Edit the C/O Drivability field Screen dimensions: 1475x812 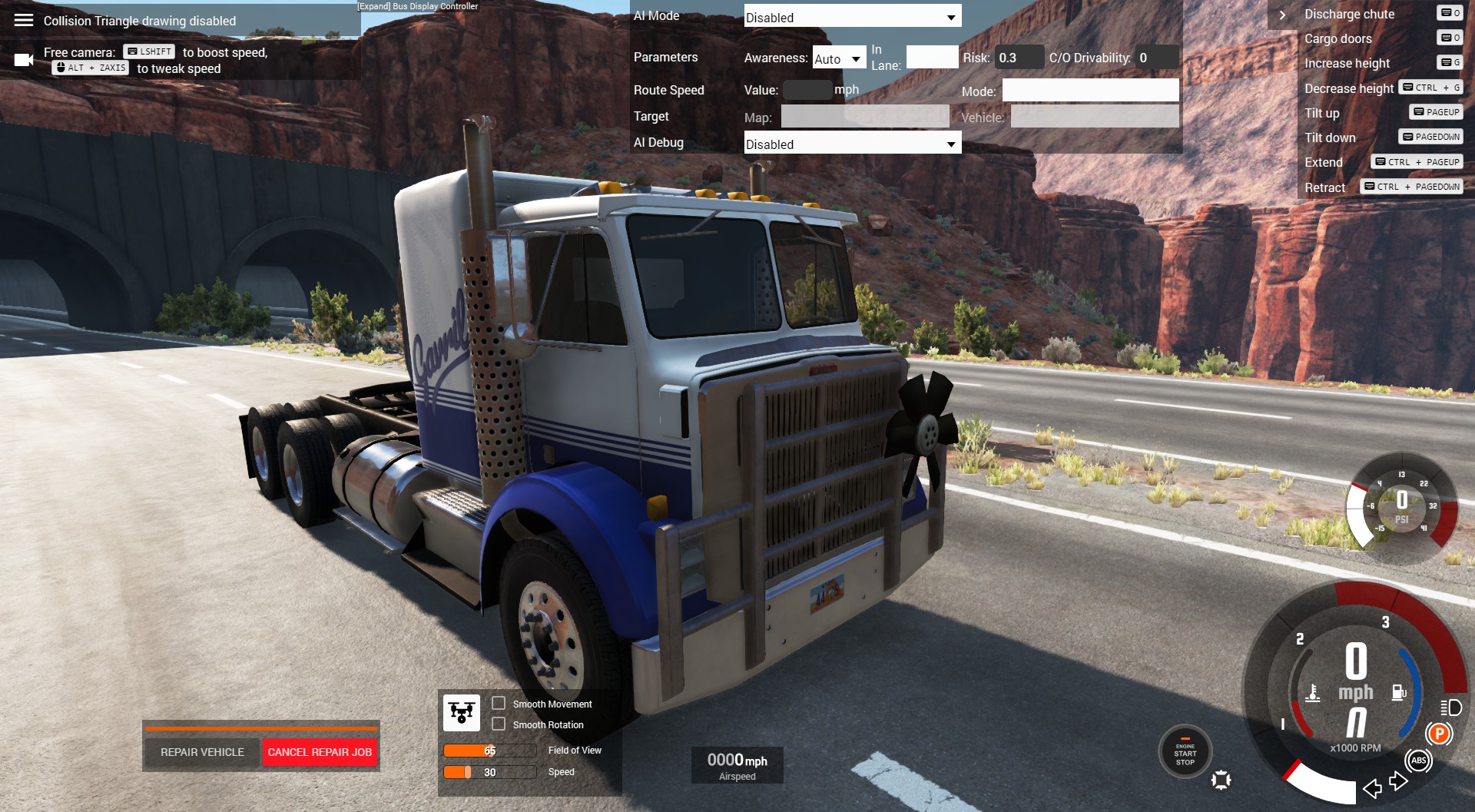1156,58
